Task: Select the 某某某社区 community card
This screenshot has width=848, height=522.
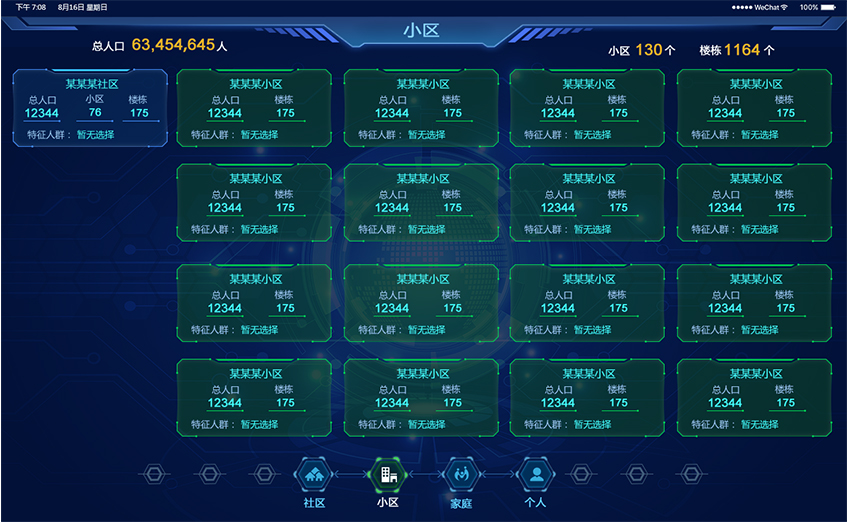Action: tap(90, 108)
